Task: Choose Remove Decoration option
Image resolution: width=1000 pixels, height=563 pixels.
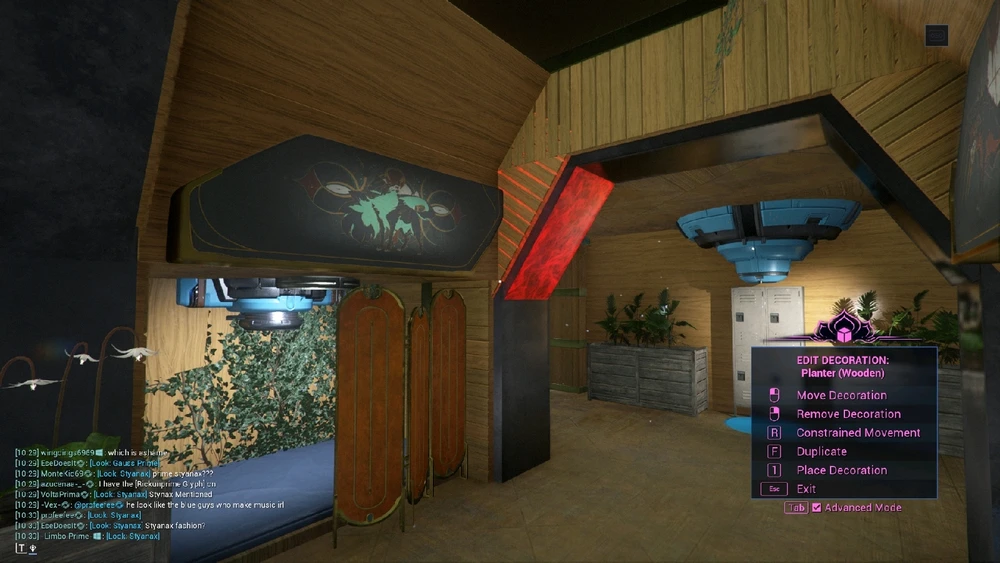Action: click(848, 414)
